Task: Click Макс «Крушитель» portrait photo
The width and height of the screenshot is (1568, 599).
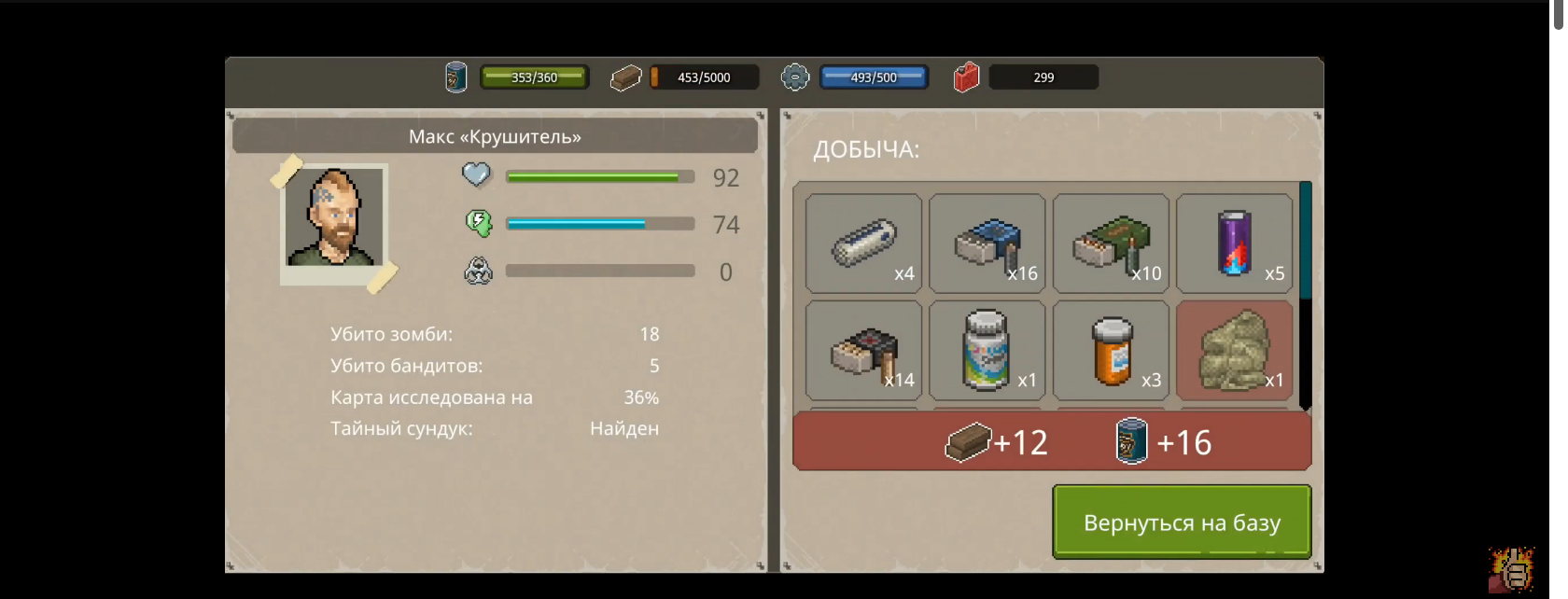Action: (334, 222)
